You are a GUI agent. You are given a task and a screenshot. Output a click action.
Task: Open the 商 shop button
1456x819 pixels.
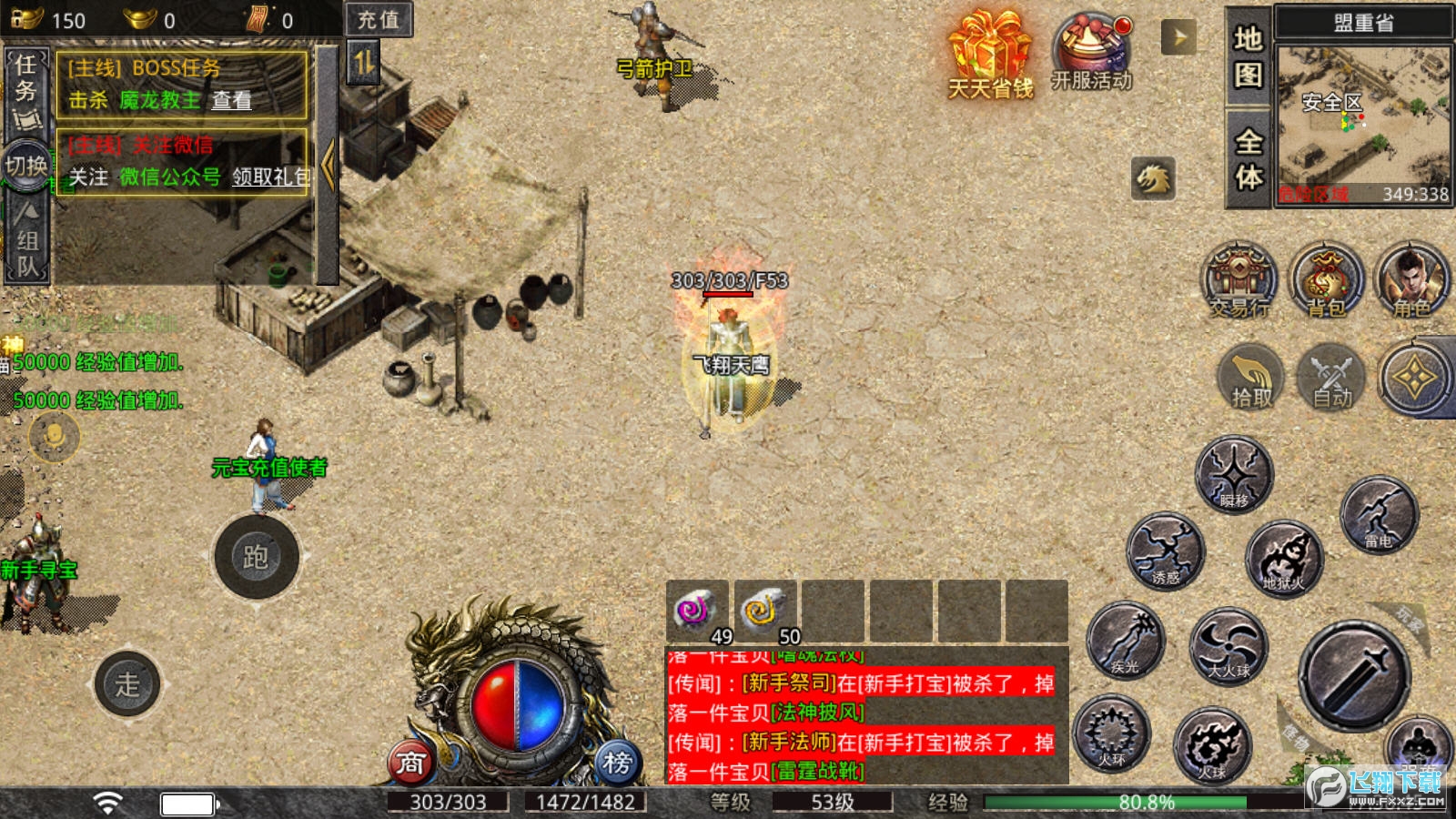(x=410, y=763)
